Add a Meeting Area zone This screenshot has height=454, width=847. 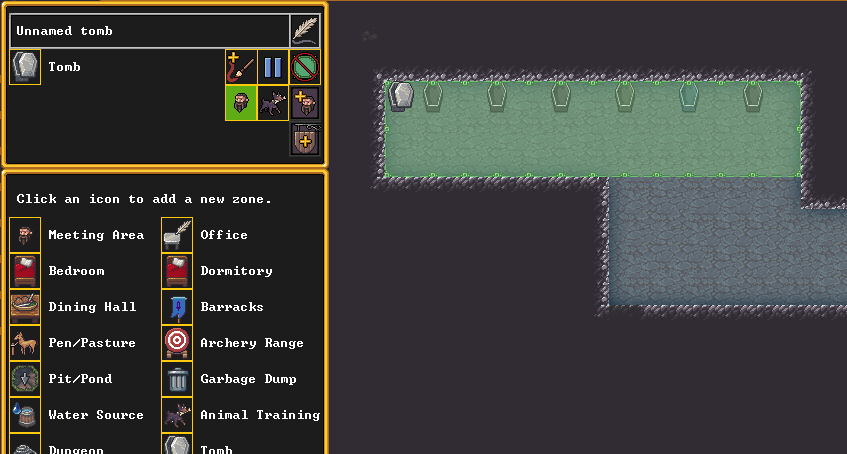coord(25,235)
